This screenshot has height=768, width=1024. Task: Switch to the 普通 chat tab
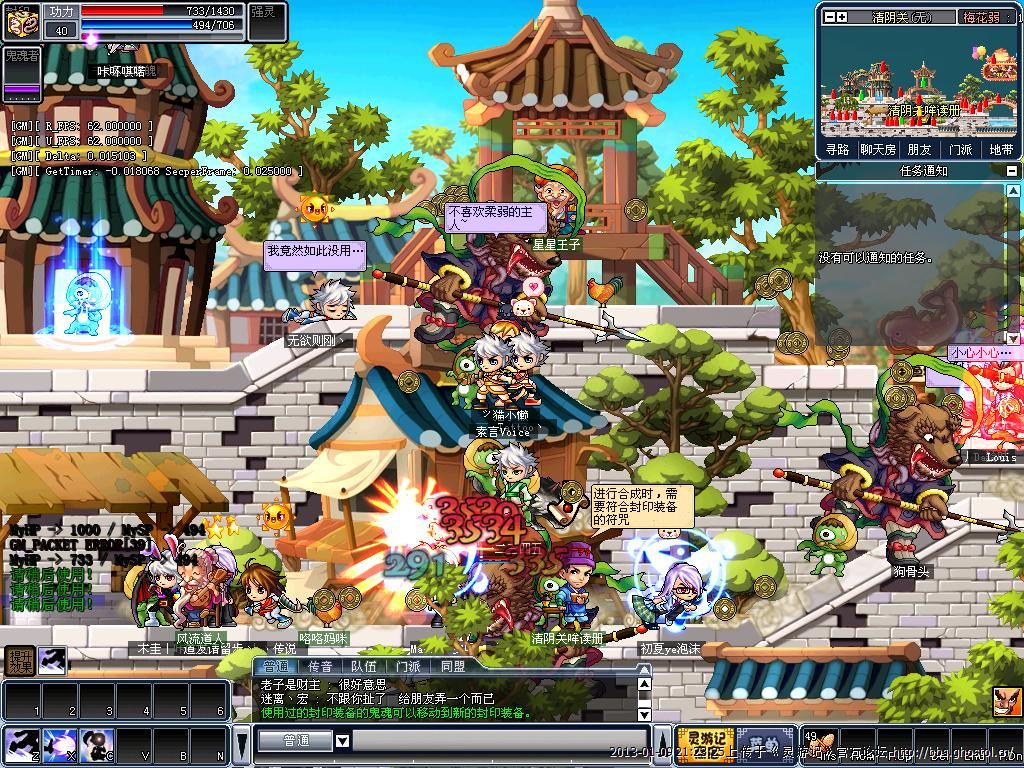(275, 666)
